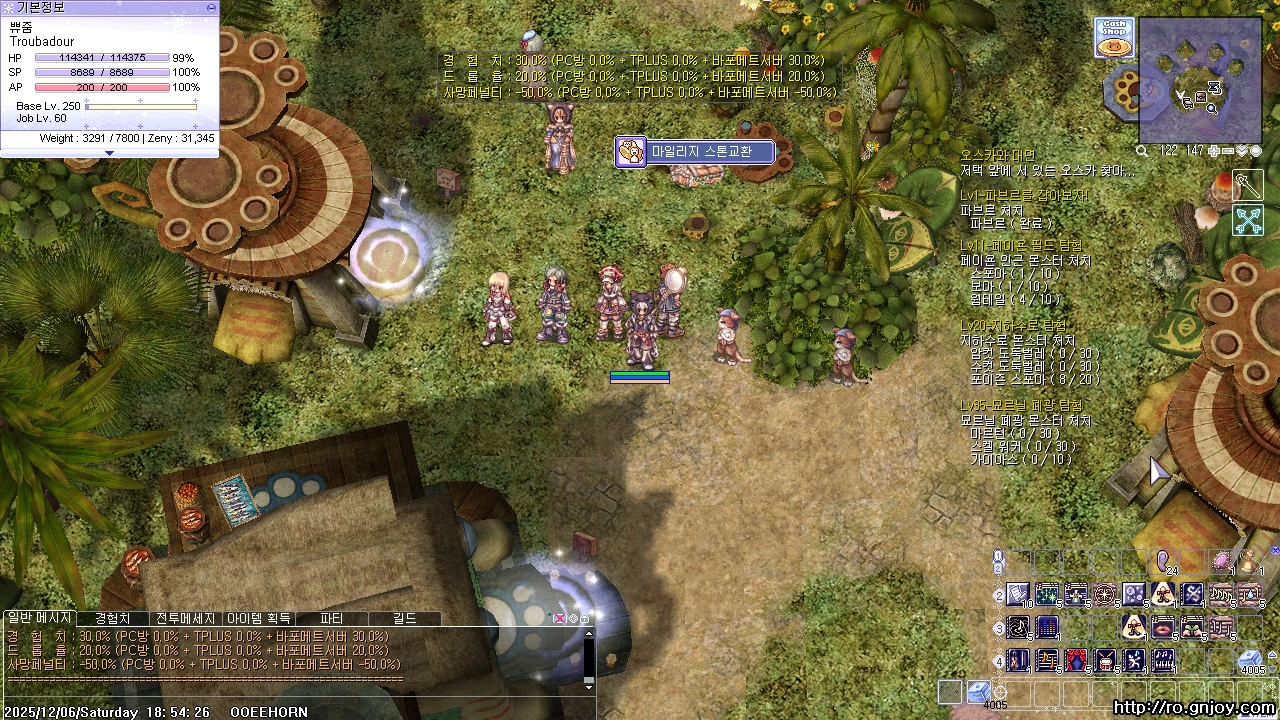
Task: Click the crossed arrows button
Action: tap(1248, 220)
